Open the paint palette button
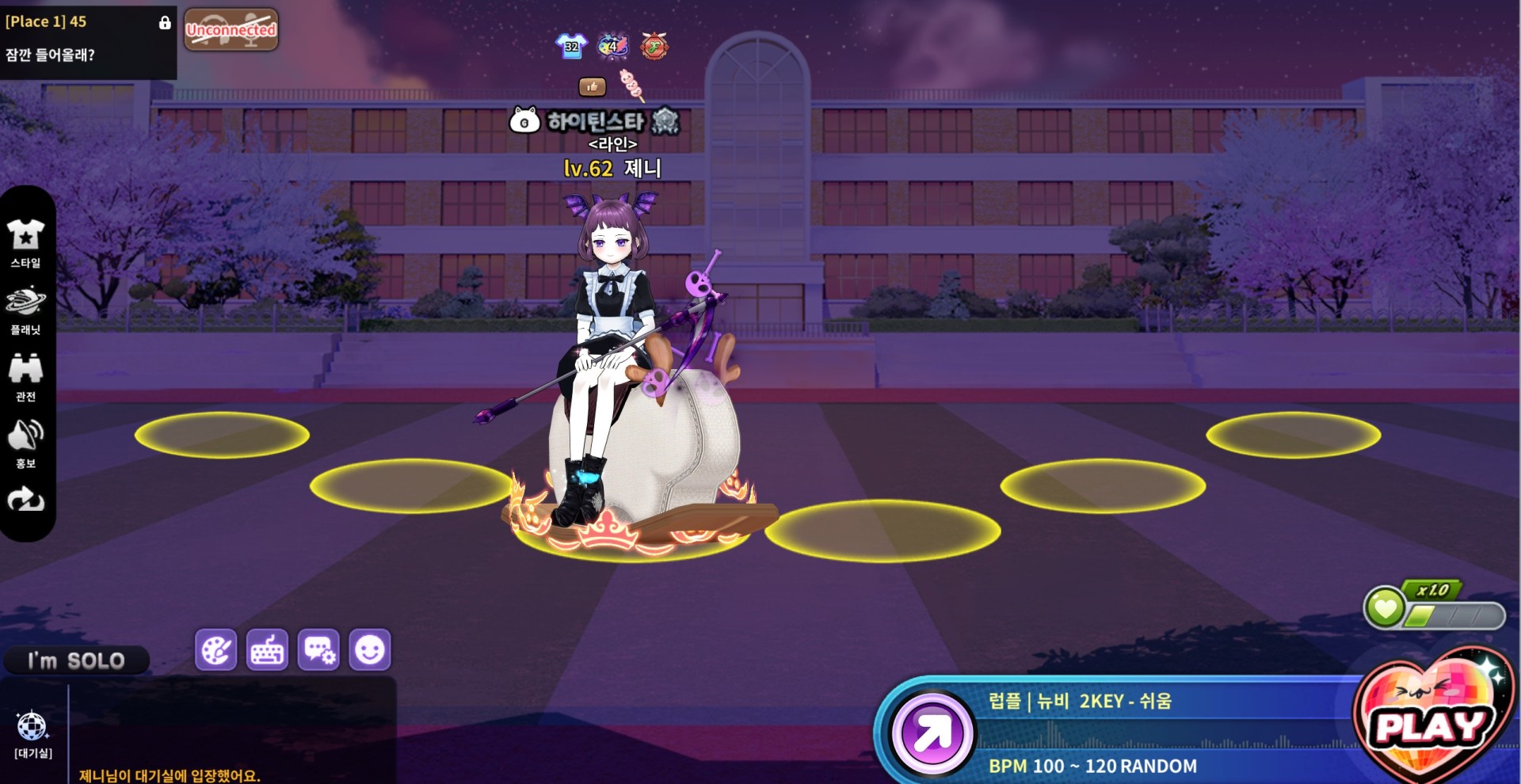 point(215,650)
